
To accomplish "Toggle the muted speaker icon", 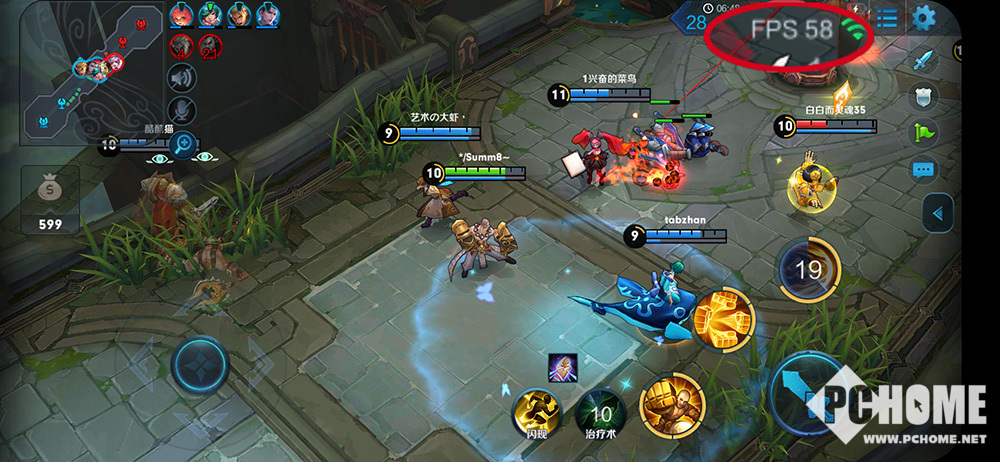I will (x=181, y=77).
